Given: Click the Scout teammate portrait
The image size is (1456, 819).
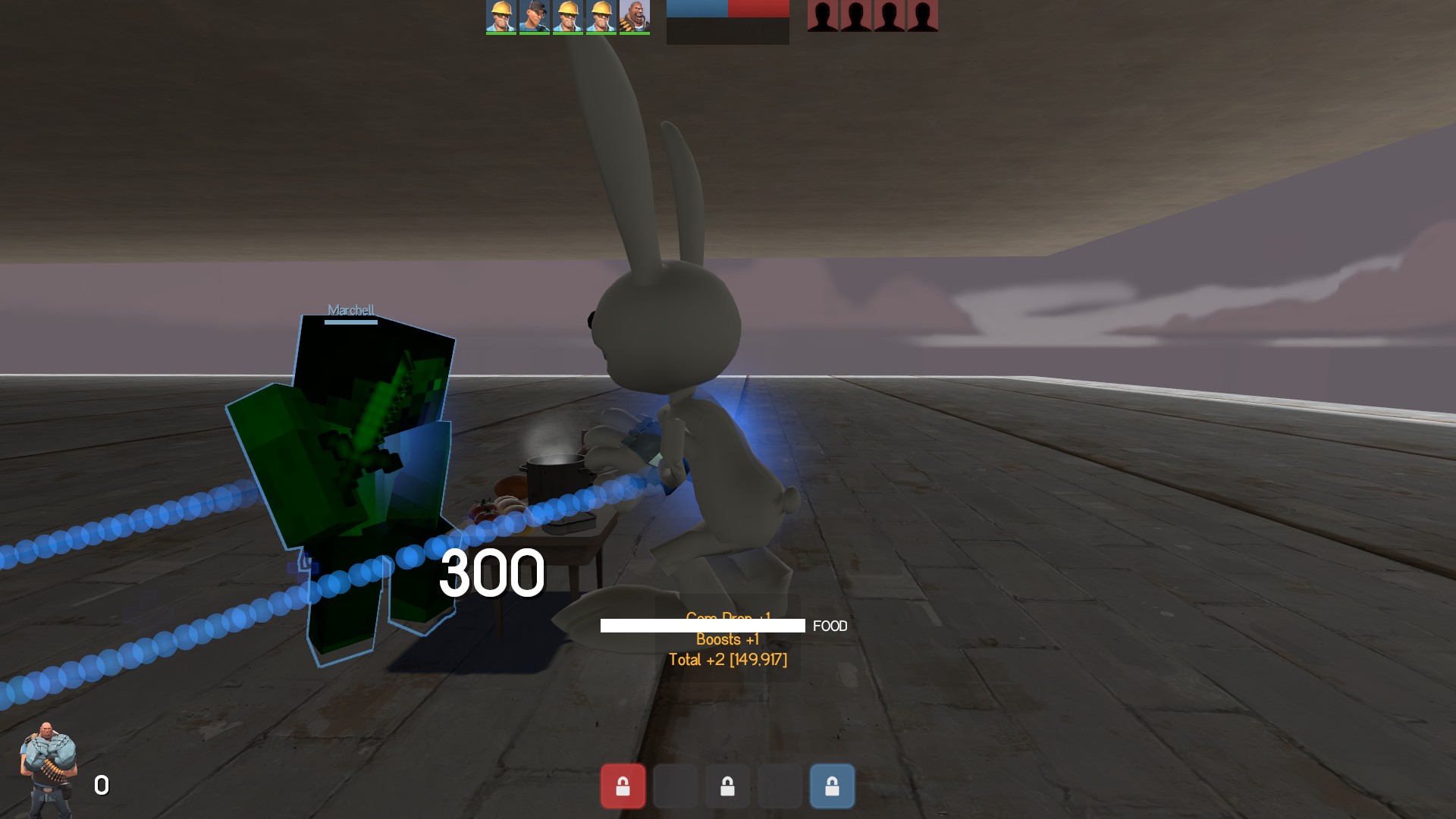Looking at the screenshot, I should click(x=534, y=17).
